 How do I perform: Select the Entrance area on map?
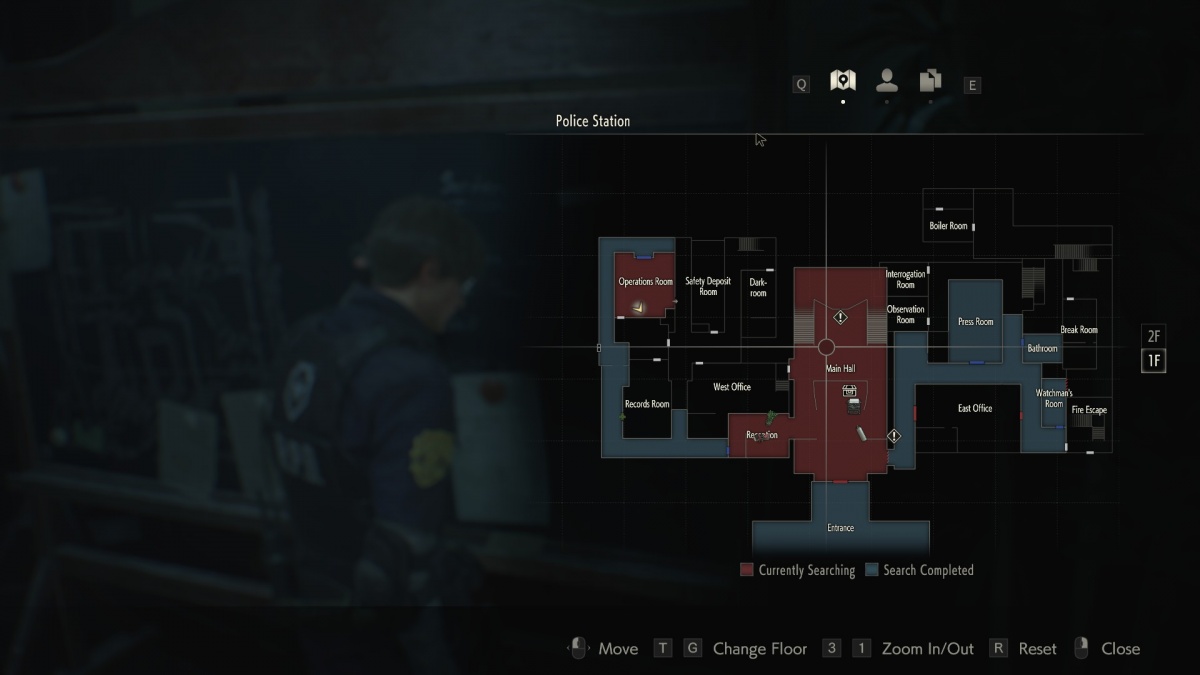click(840, 527)
